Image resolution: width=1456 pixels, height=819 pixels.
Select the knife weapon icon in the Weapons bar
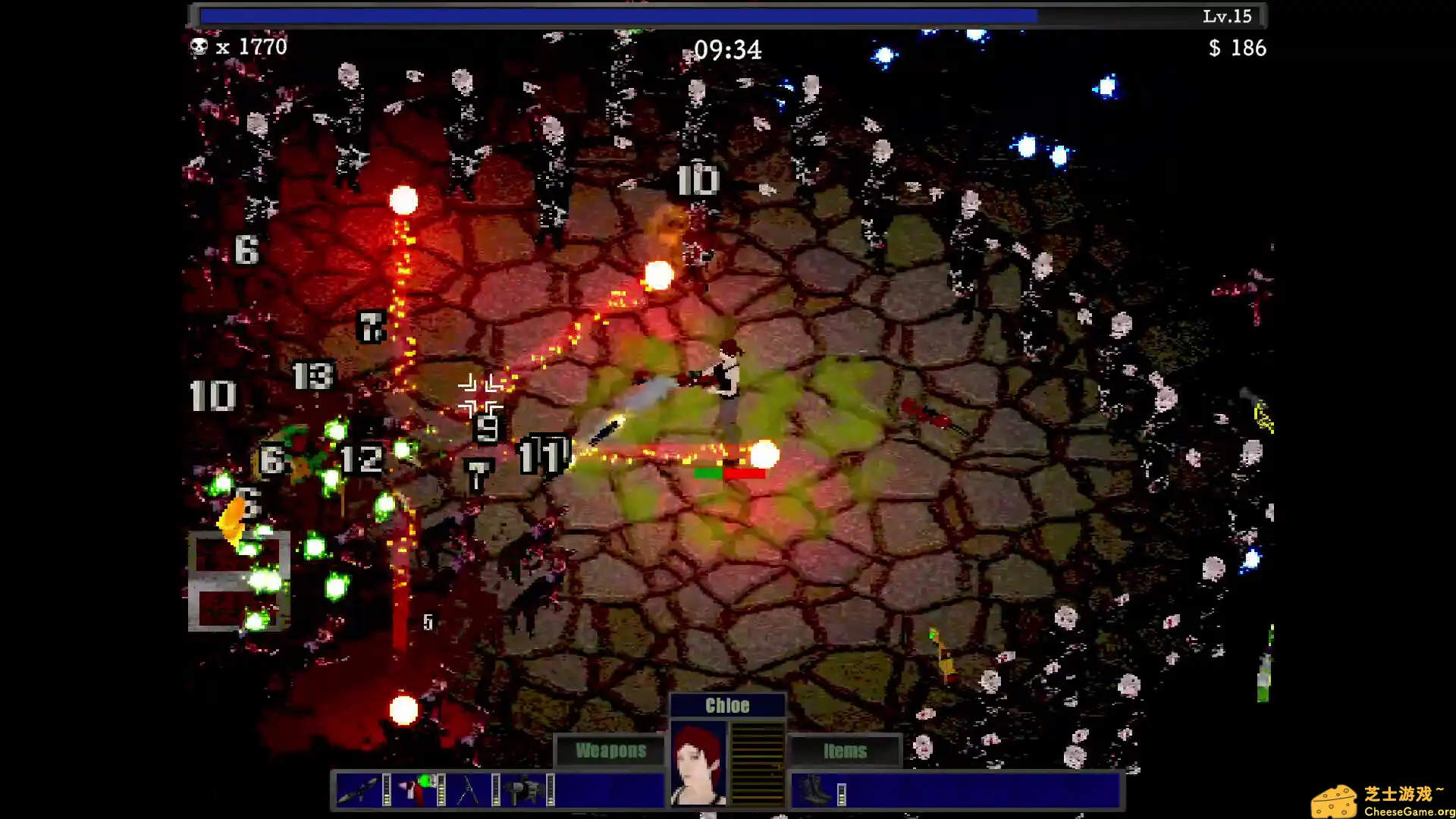tap(359, 789)
